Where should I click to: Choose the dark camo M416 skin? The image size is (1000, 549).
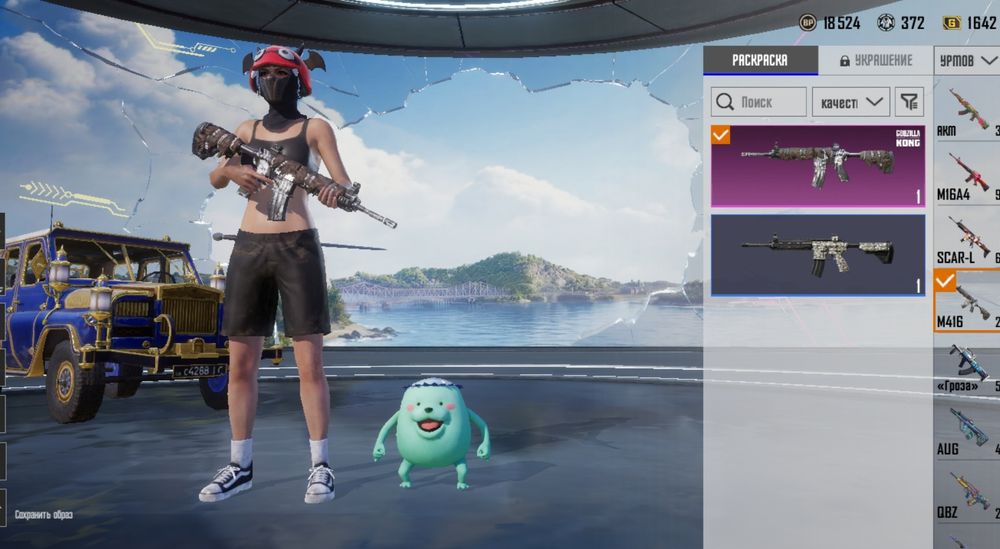(x=818, y=255)
